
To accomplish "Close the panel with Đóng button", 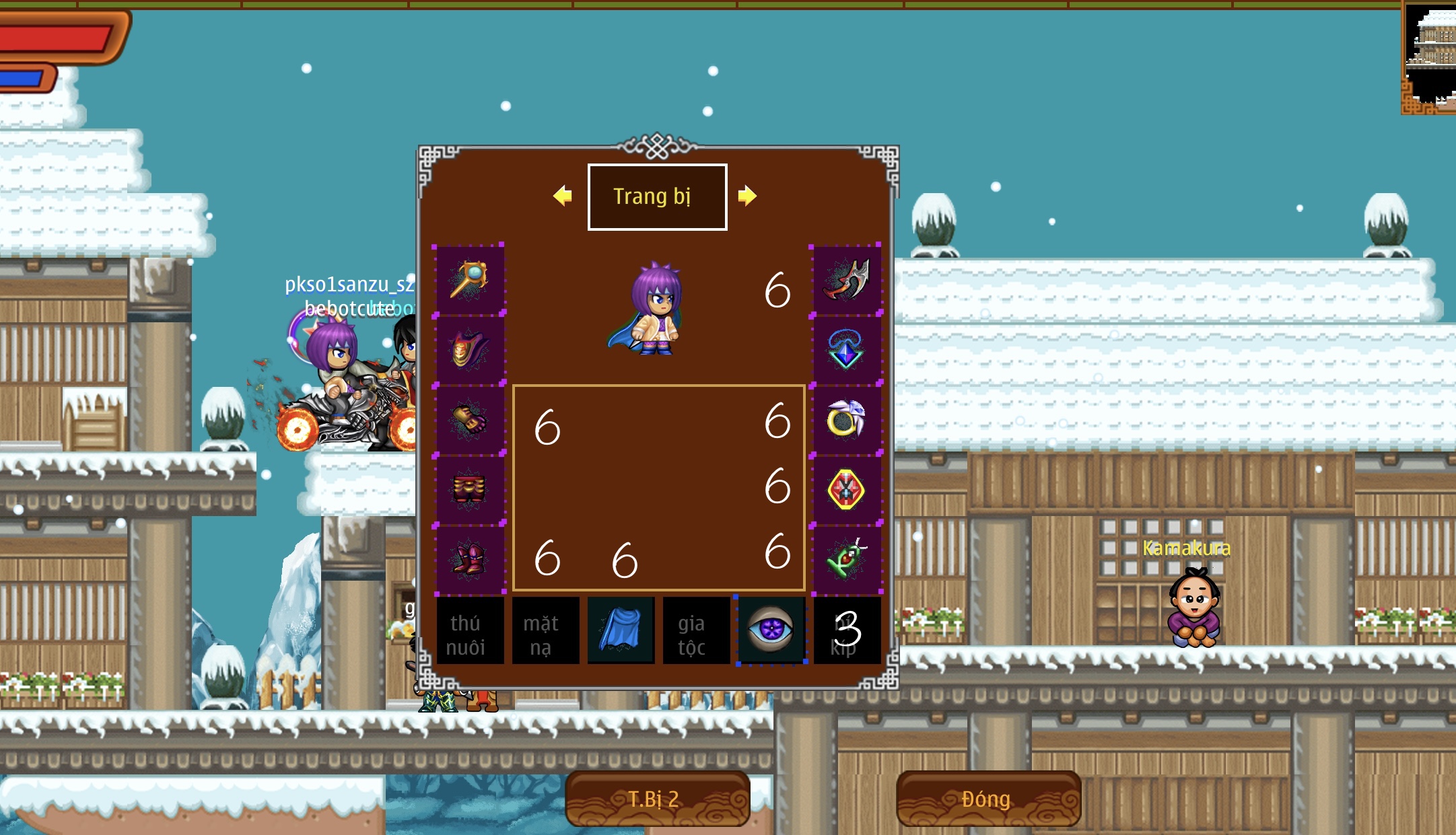I will click(988, 799).
